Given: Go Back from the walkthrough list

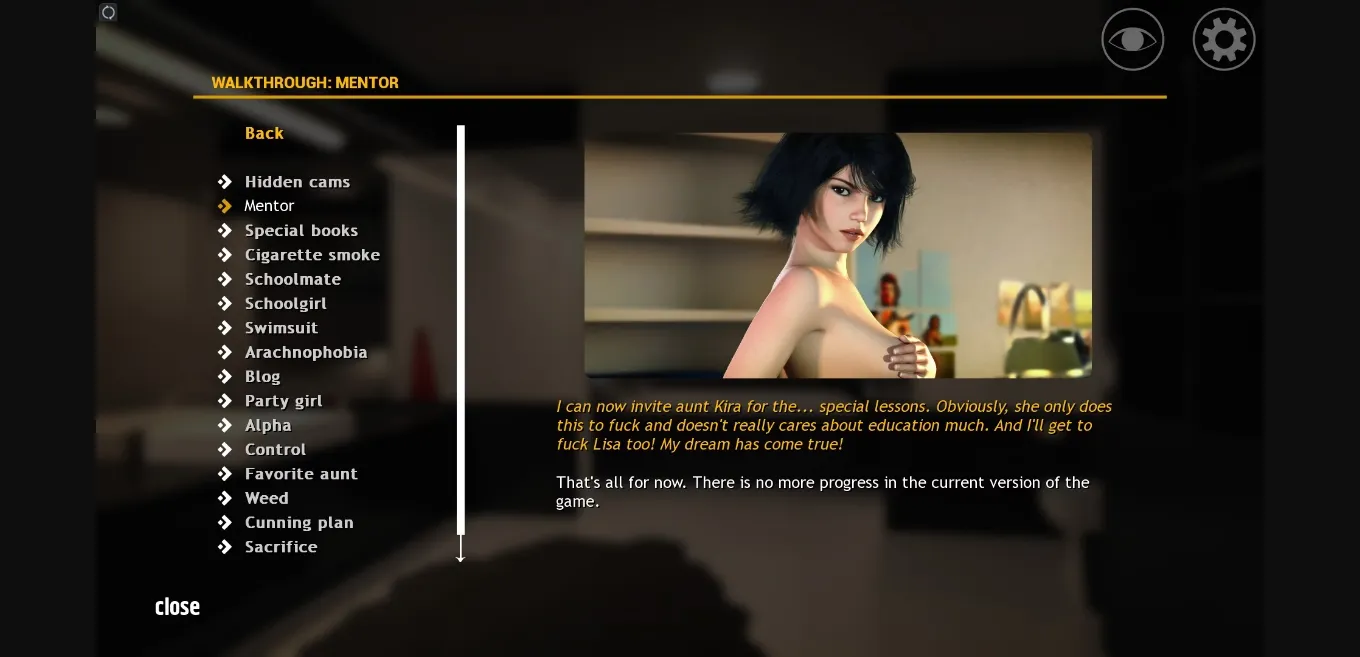Looking at the screenshot, I should pos(264,133).
